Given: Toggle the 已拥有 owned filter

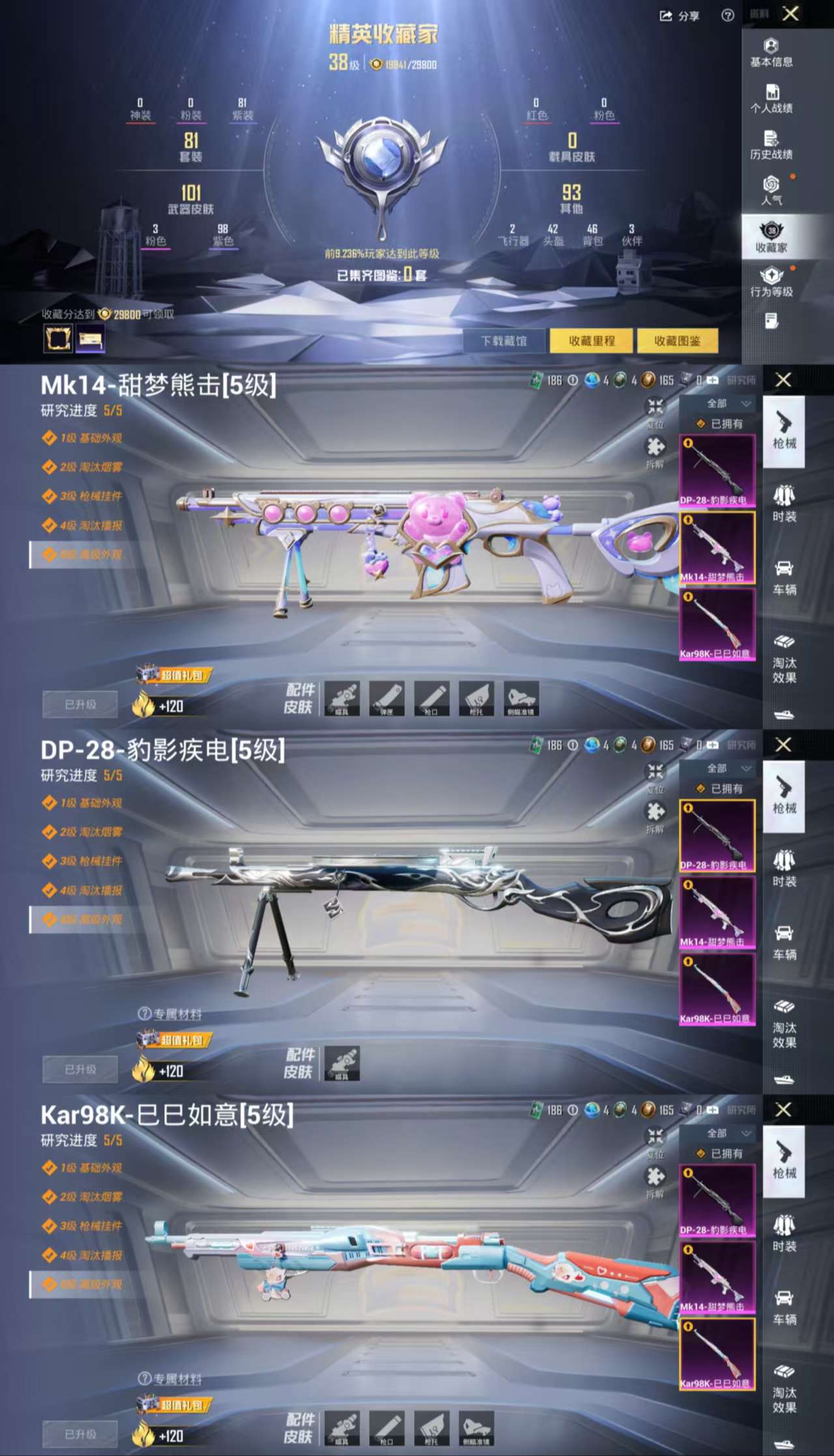Looking at the screenshot, I should click(x=715, y=424).
